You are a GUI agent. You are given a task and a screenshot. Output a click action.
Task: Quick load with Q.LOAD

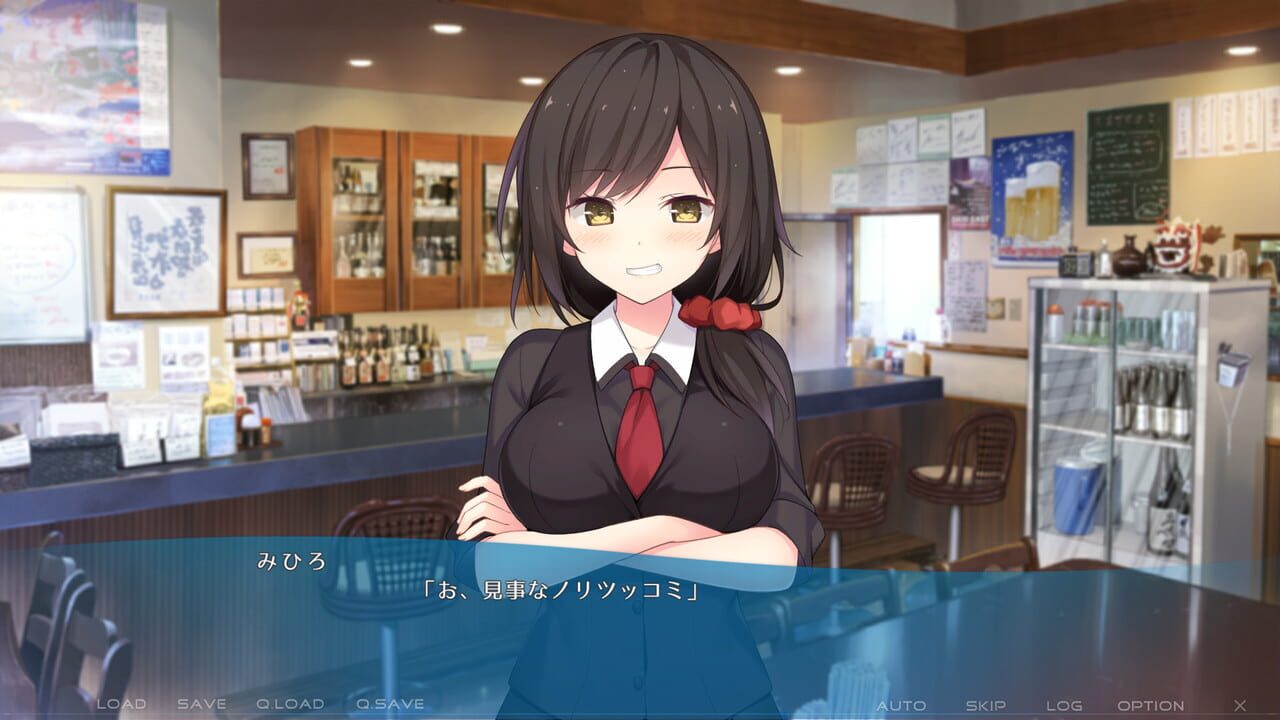[x=290, y=704]
